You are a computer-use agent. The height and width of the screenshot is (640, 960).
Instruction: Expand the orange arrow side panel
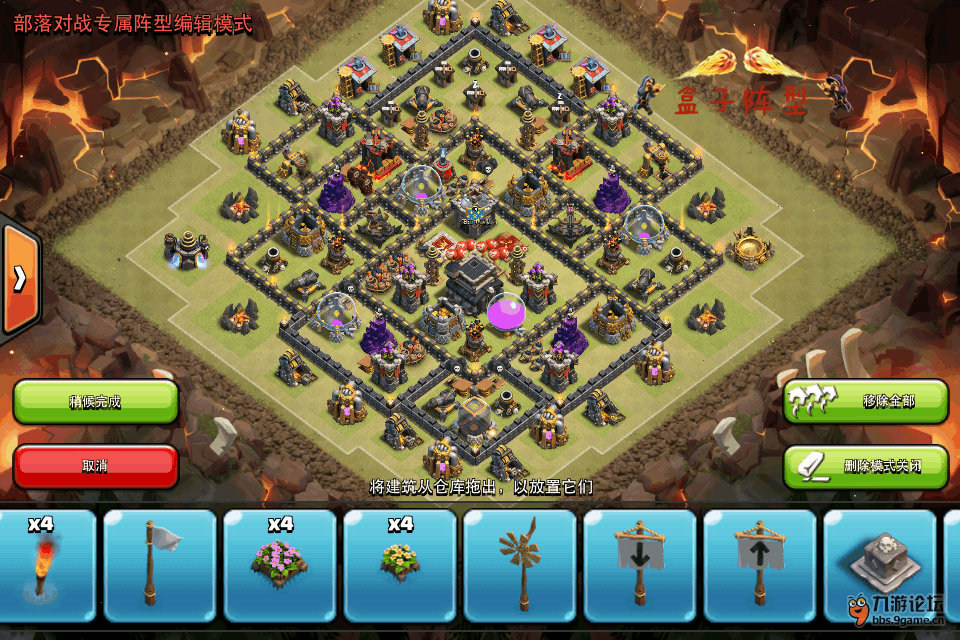pyautogui.click(x=19, y=279)
